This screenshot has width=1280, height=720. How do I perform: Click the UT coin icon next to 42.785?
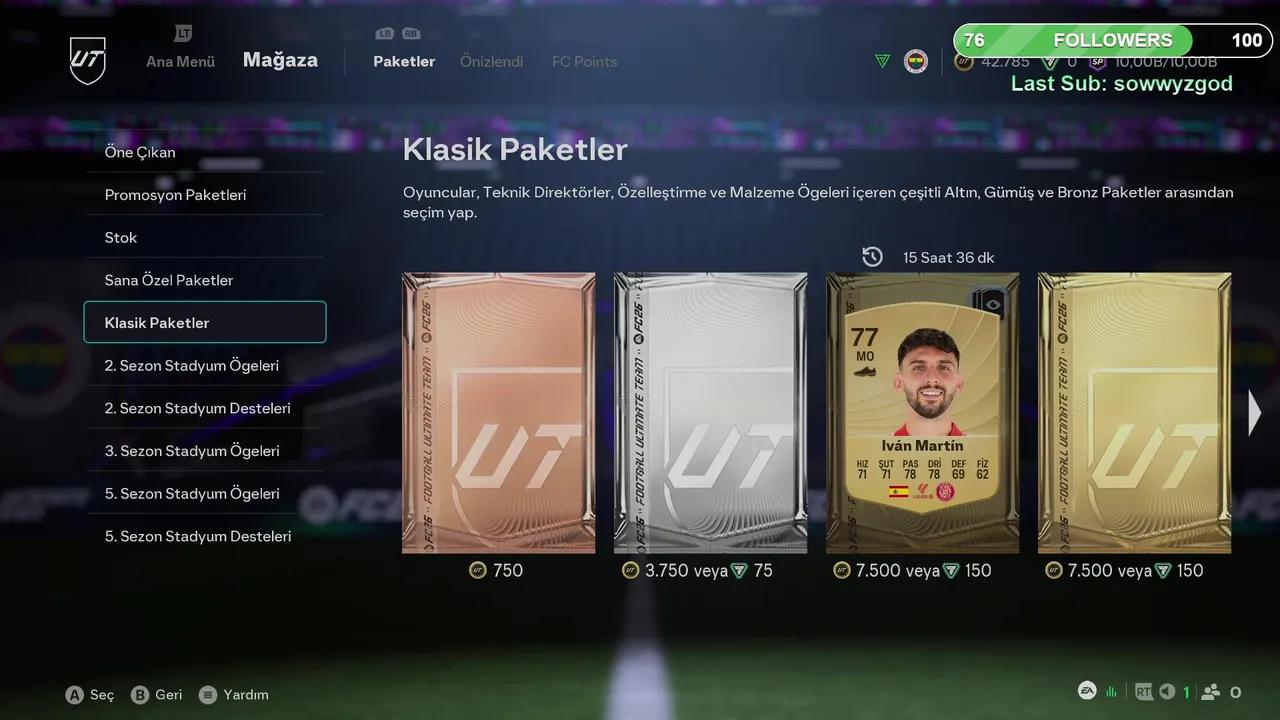click(x=962, y=61)
